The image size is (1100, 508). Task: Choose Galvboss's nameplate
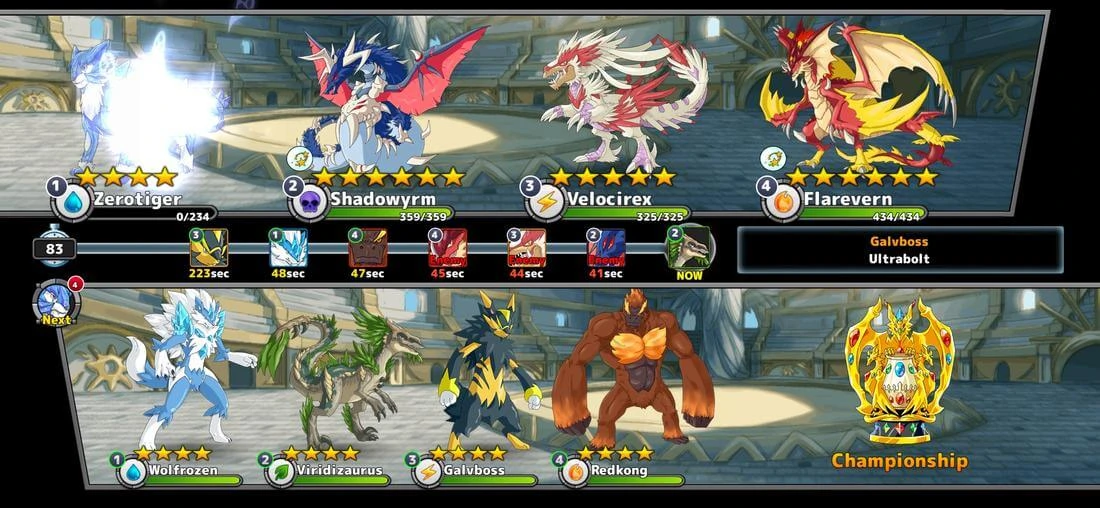tap(474, 471)
